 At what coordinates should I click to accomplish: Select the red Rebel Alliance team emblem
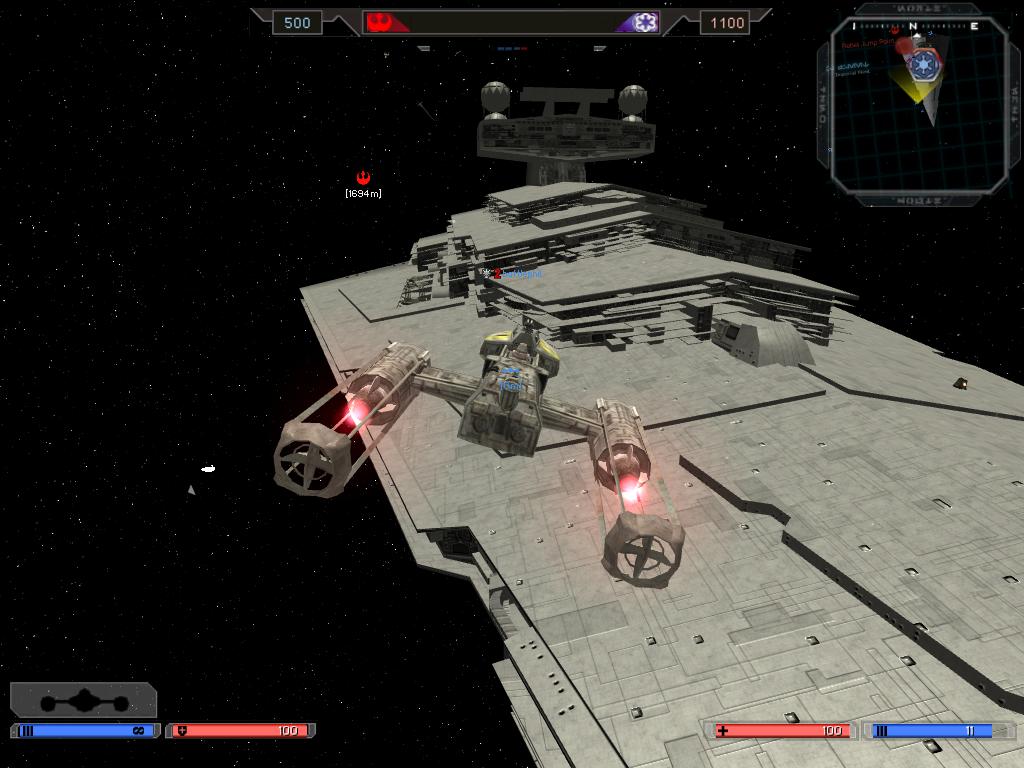tap(379, 22)
